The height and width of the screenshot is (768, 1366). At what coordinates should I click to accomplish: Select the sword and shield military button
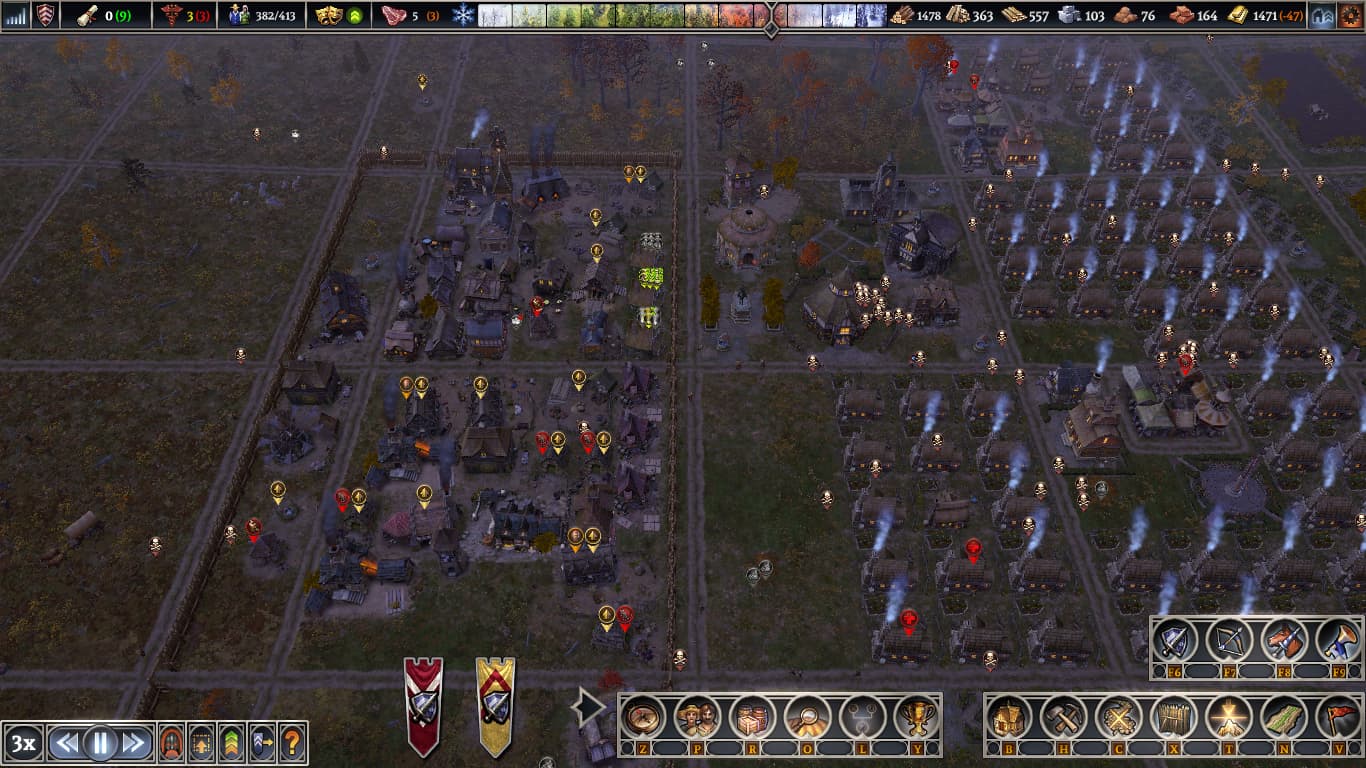click(x=1176, y=641)
